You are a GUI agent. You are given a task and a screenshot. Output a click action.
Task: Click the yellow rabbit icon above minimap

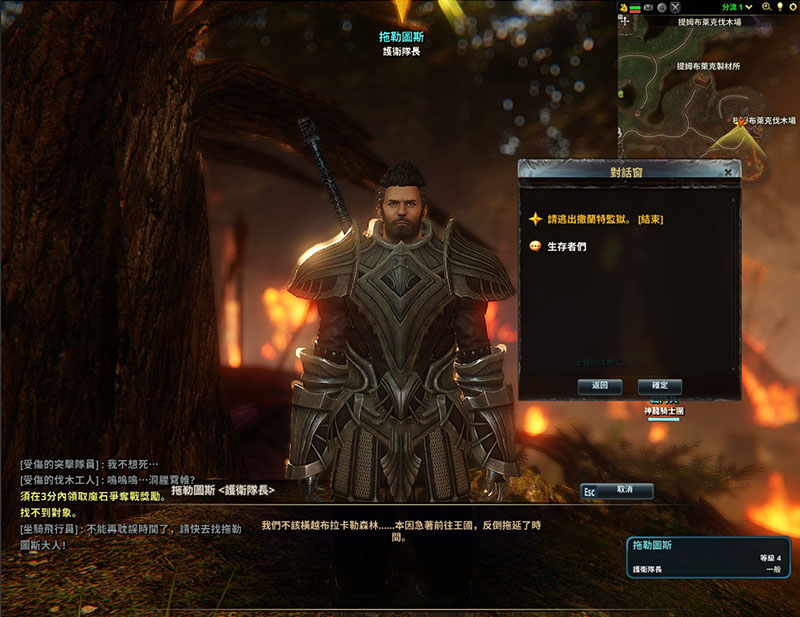[623, 7]
